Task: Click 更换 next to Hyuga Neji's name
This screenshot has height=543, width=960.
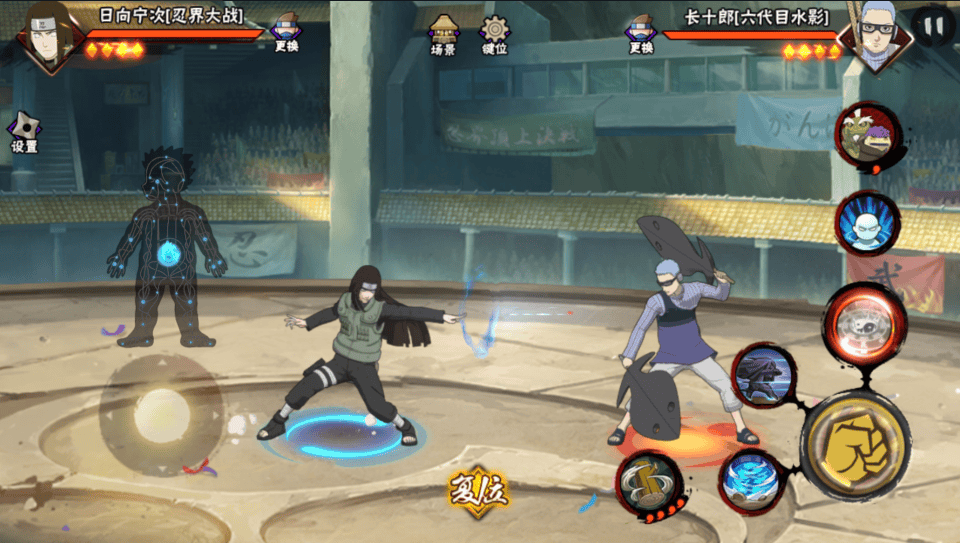Action: pos(286,32)
